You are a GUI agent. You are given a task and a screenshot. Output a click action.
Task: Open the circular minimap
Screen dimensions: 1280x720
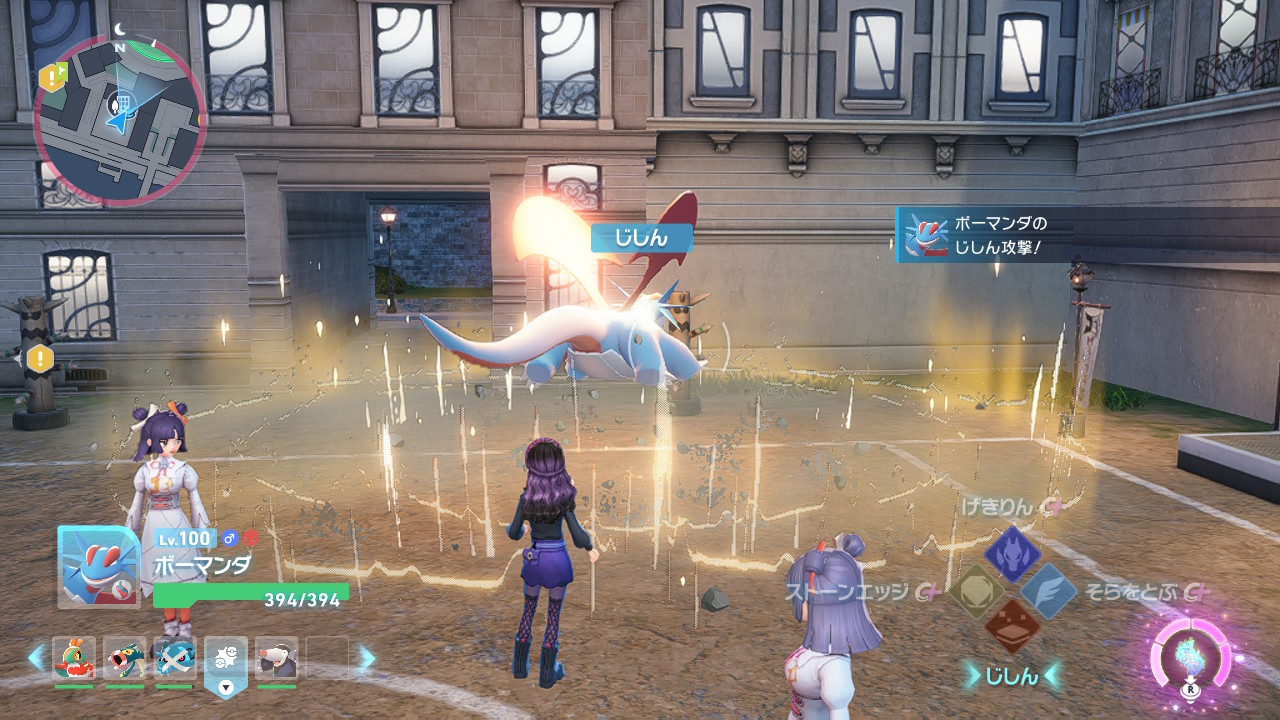pyautogui.click(x=120, y=118)
